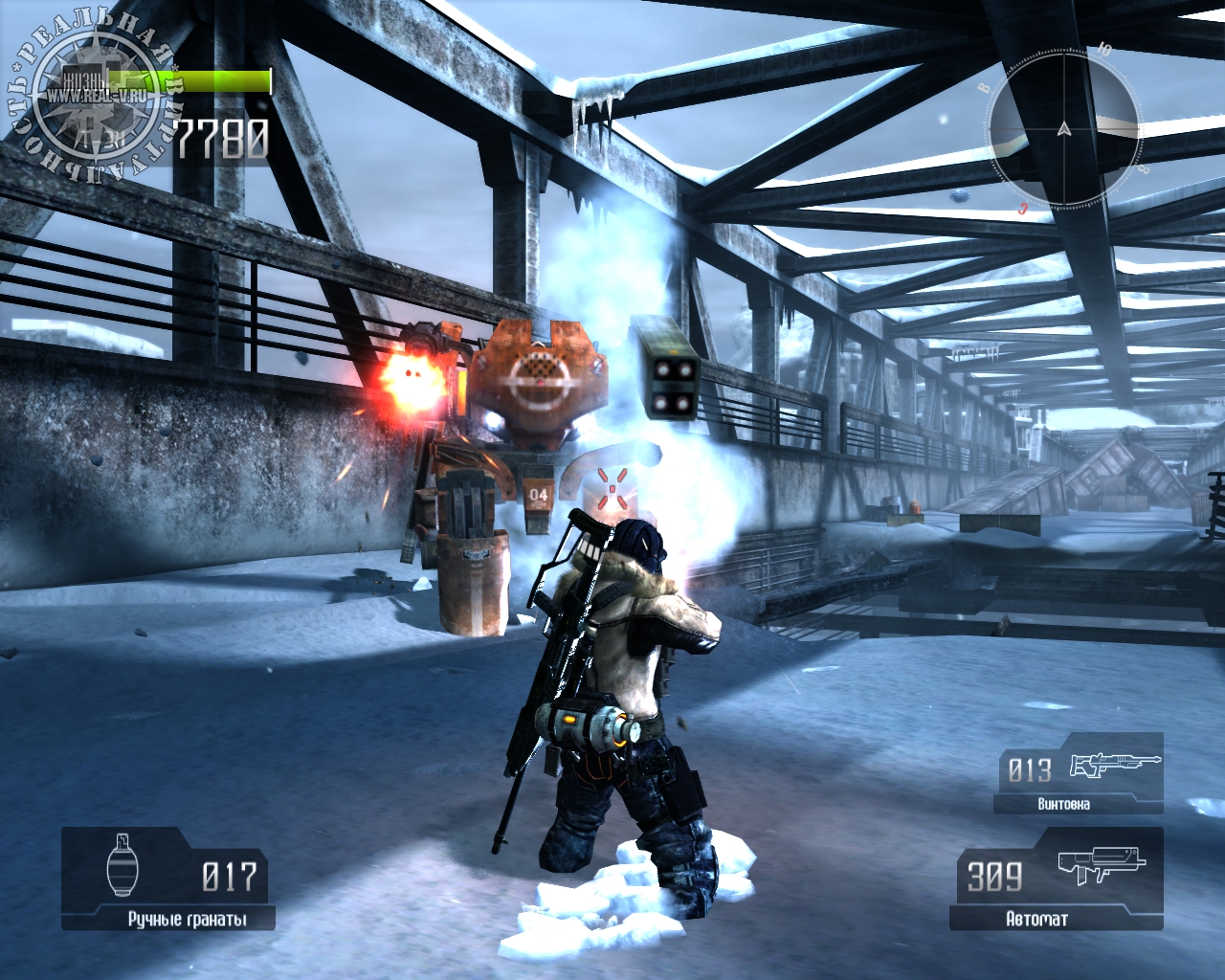The height and width of the screenshot is (980, 1225).
Task: Choose the Автомат machine gun slot
Action: [1057, 879]
